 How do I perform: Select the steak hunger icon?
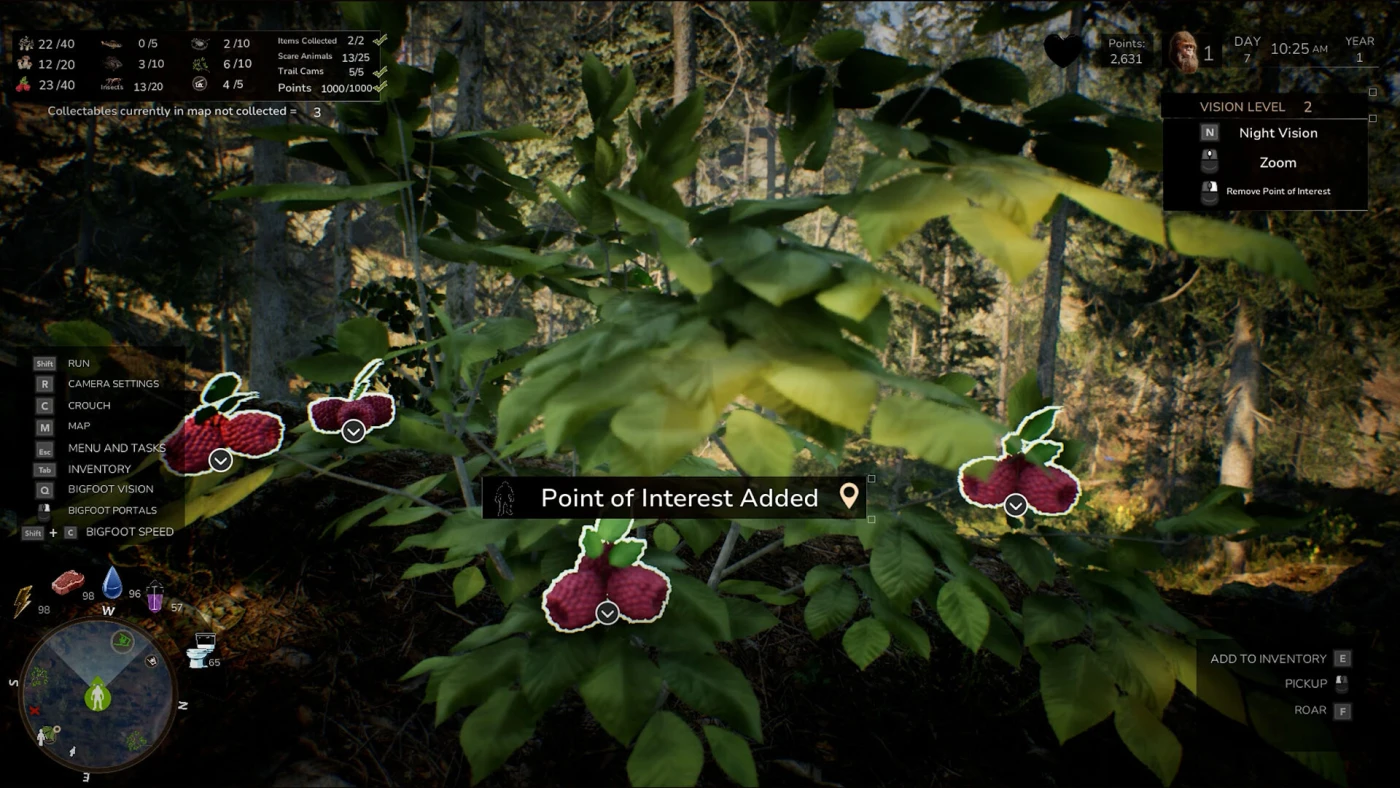68,581
